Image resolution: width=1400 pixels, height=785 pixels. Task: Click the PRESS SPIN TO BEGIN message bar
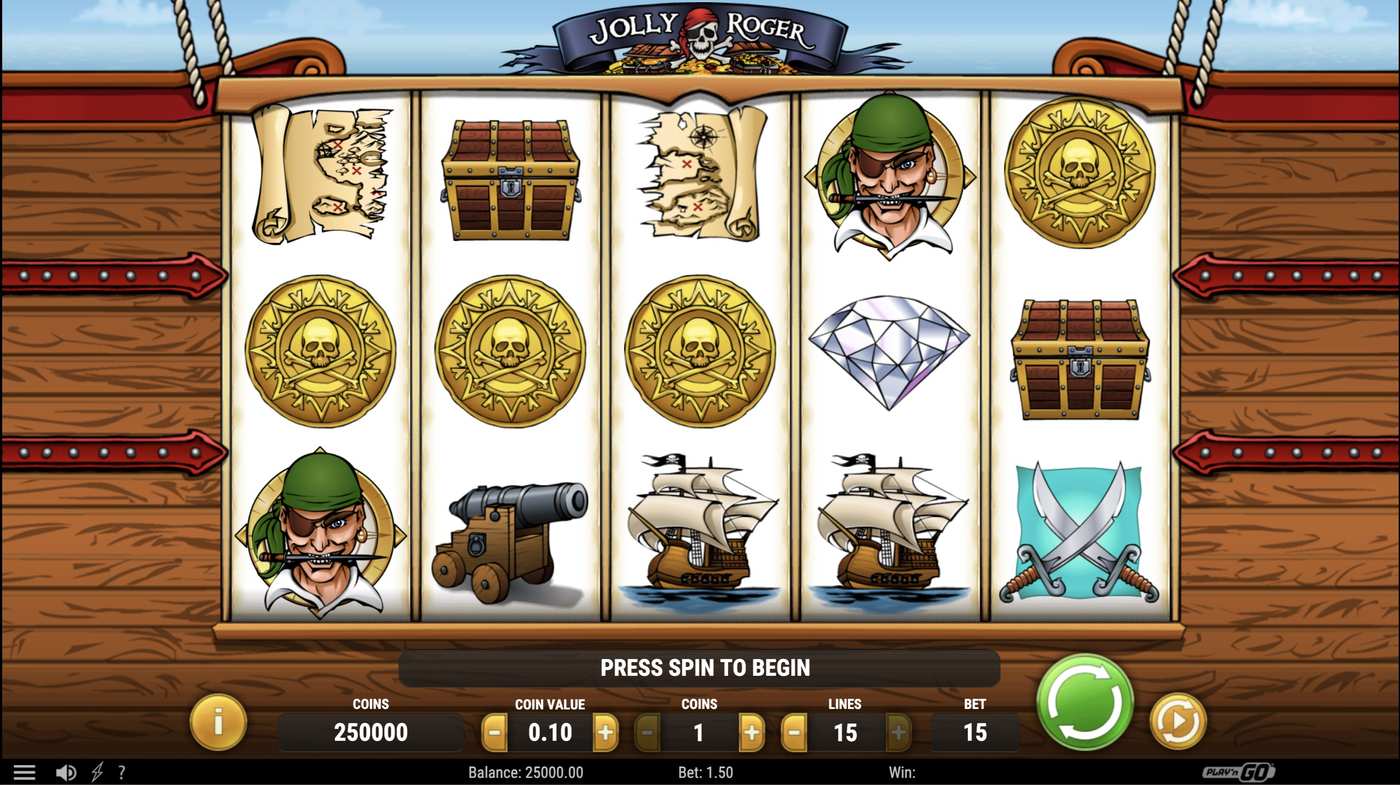[x=700, y=668]
